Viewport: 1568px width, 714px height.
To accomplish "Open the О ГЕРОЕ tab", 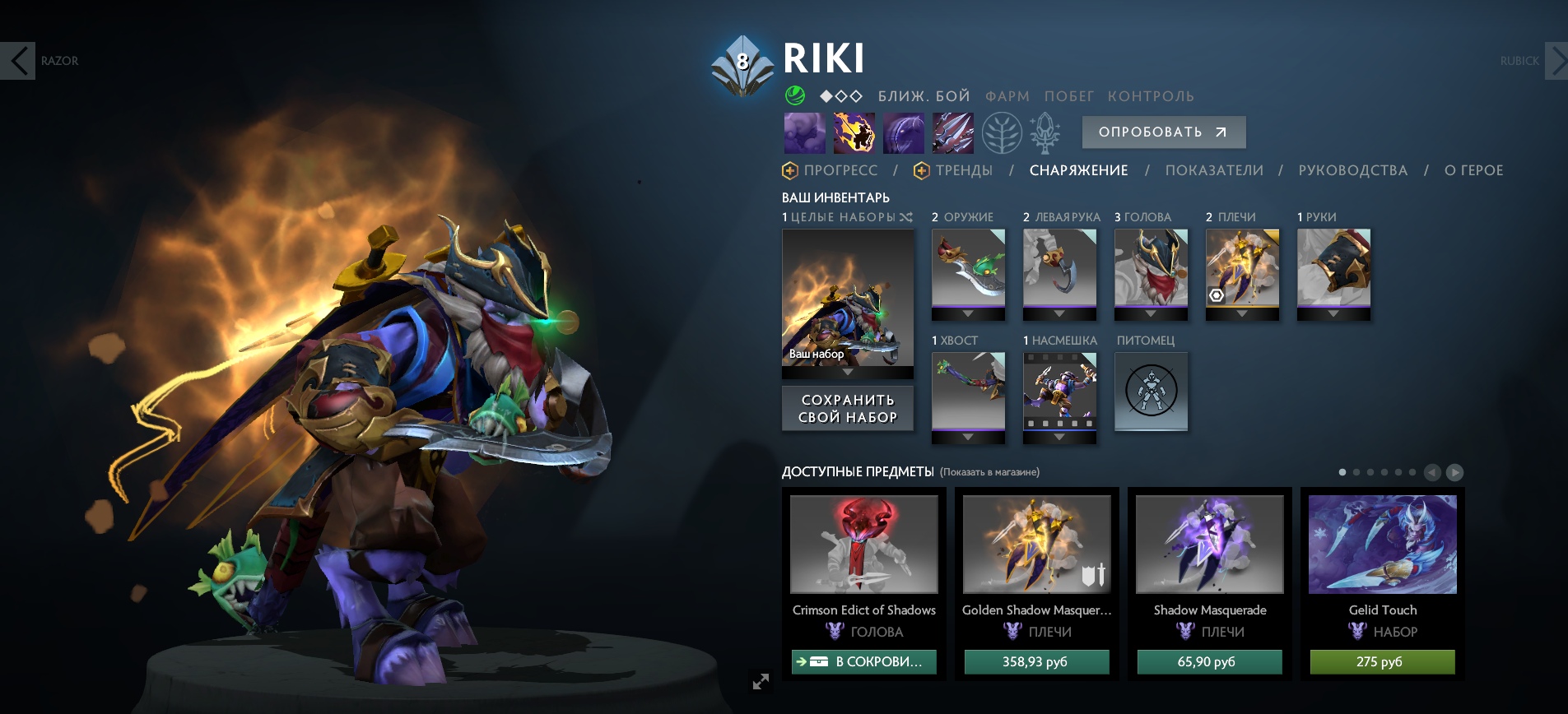I will 1473,170.
